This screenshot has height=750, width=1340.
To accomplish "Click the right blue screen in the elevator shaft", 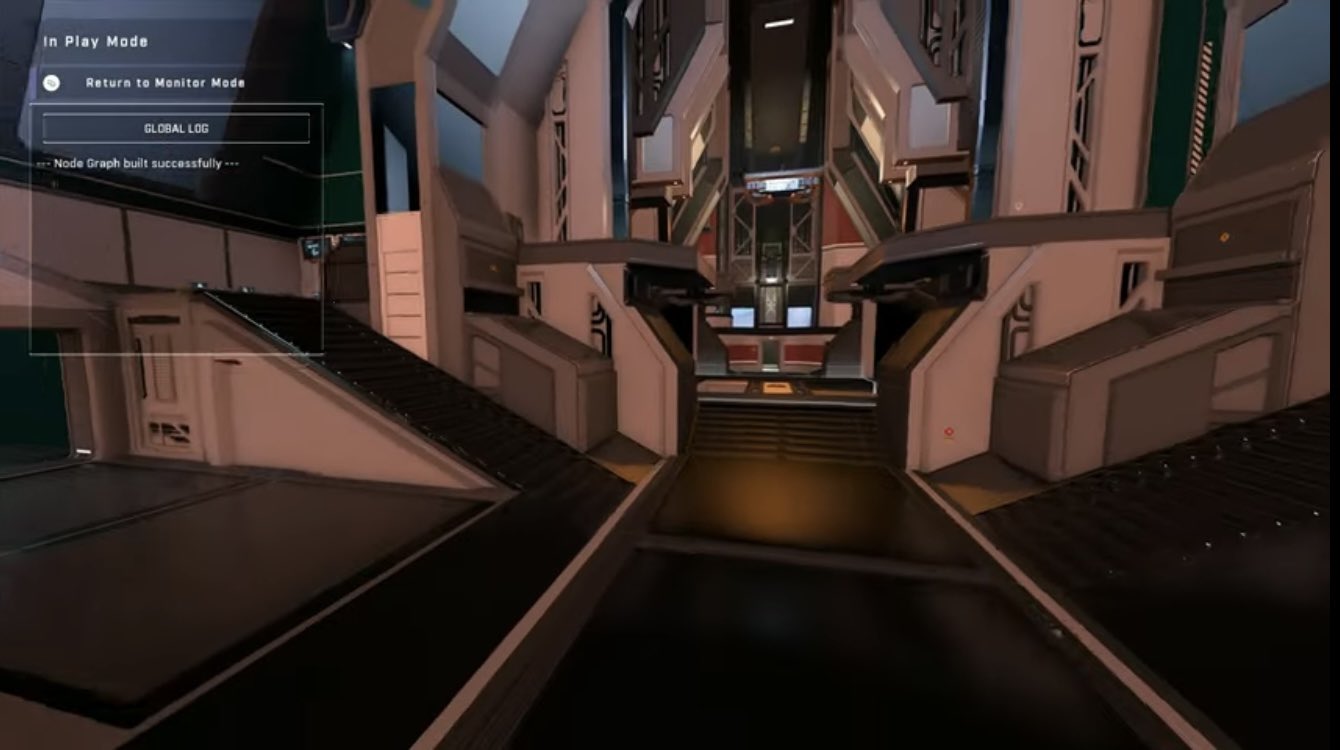I will click(799, 318).
